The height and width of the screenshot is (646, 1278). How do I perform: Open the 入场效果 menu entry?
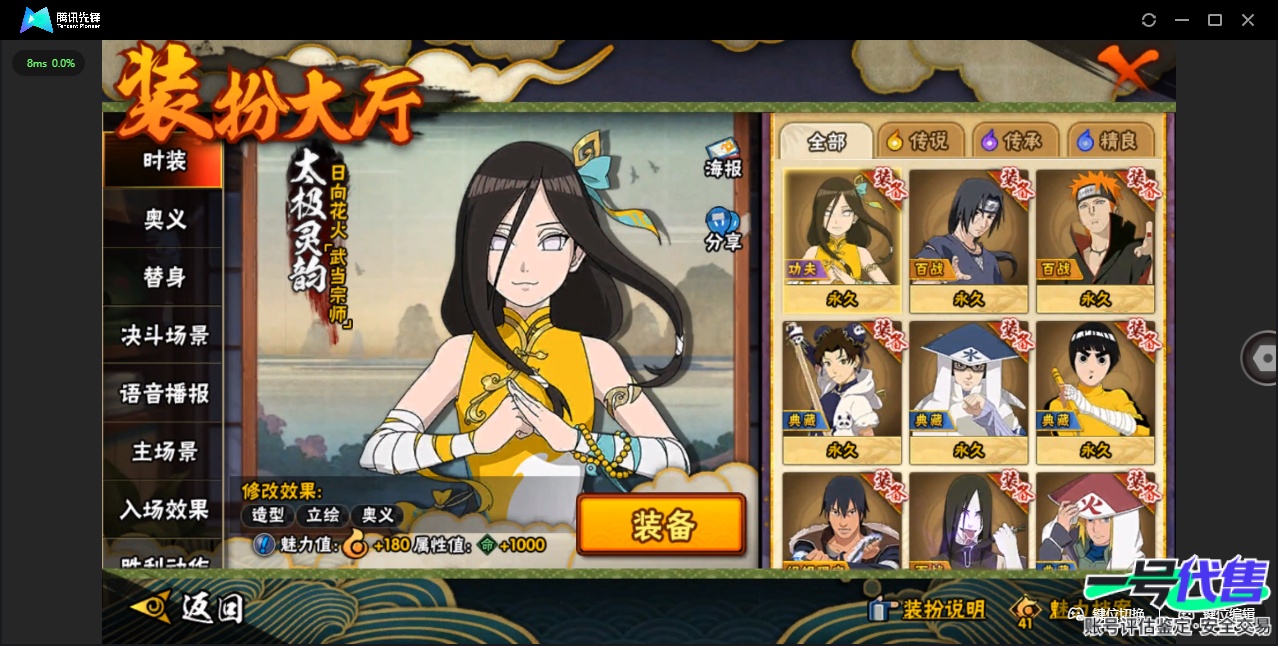pyautogui.click(x=164, y=509)
